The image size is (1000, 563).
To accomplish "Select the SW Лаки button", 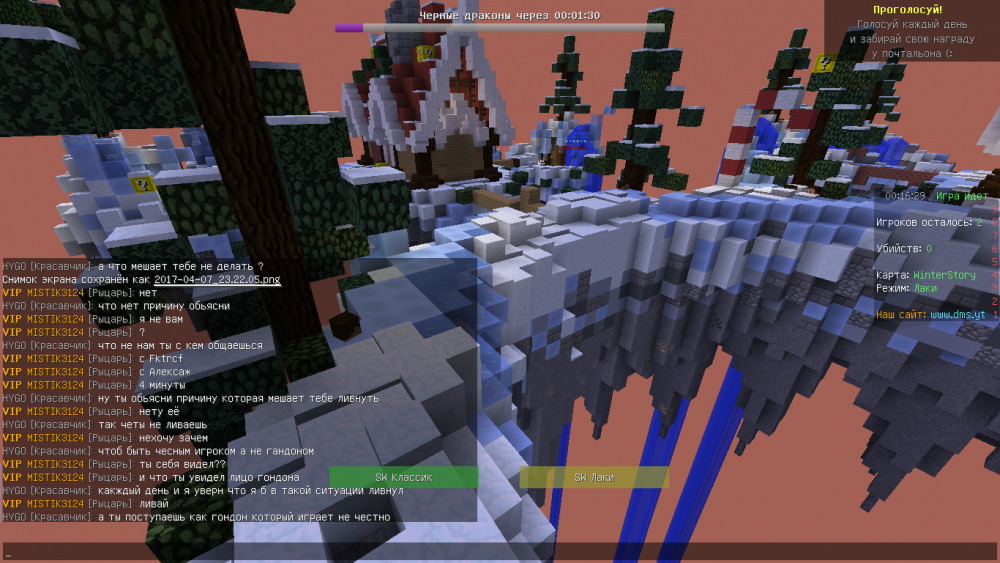I will coord(593,478).
